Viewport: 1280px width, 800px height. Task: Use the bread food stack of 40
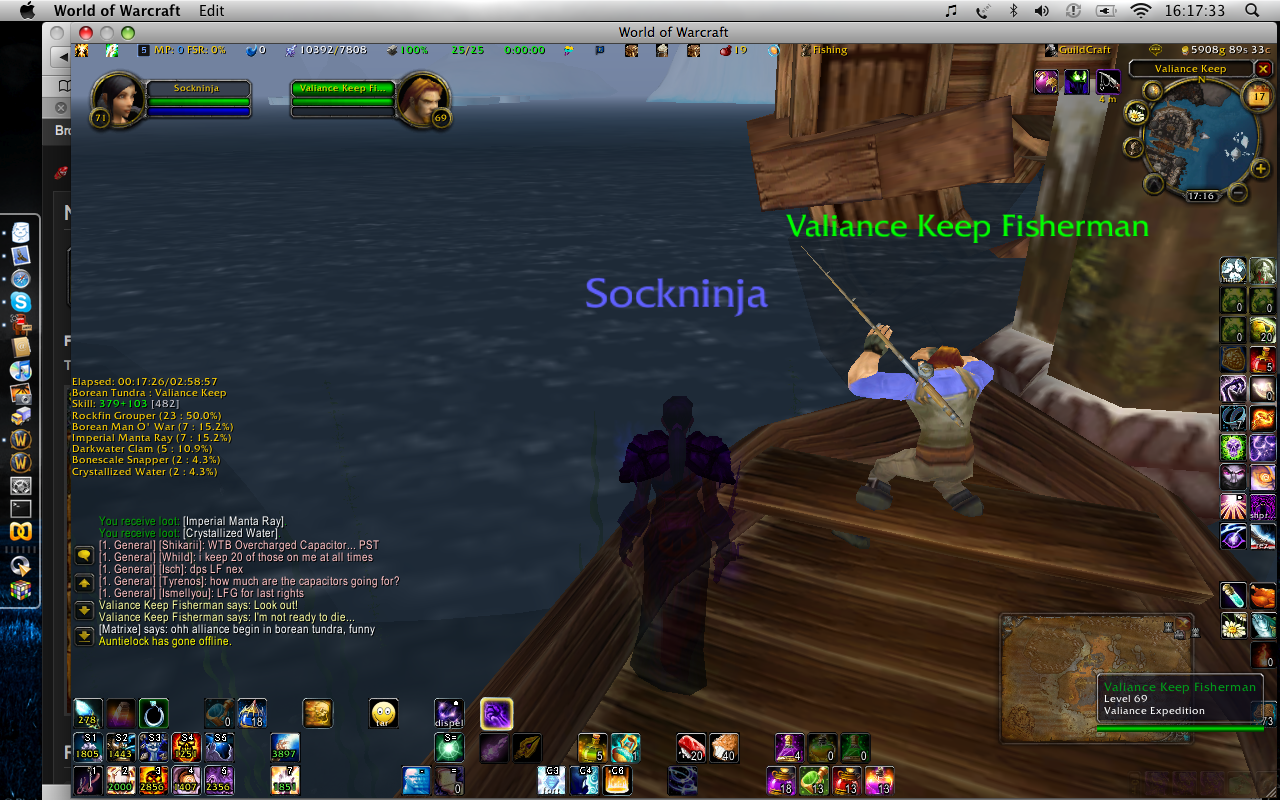(x=724, y=747)
